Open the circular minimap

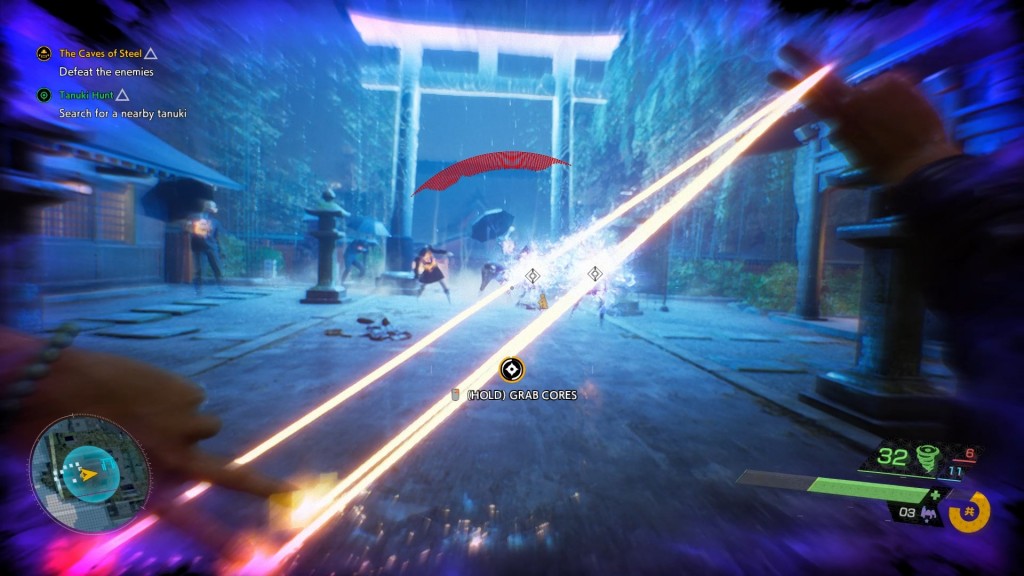point(89,473)
